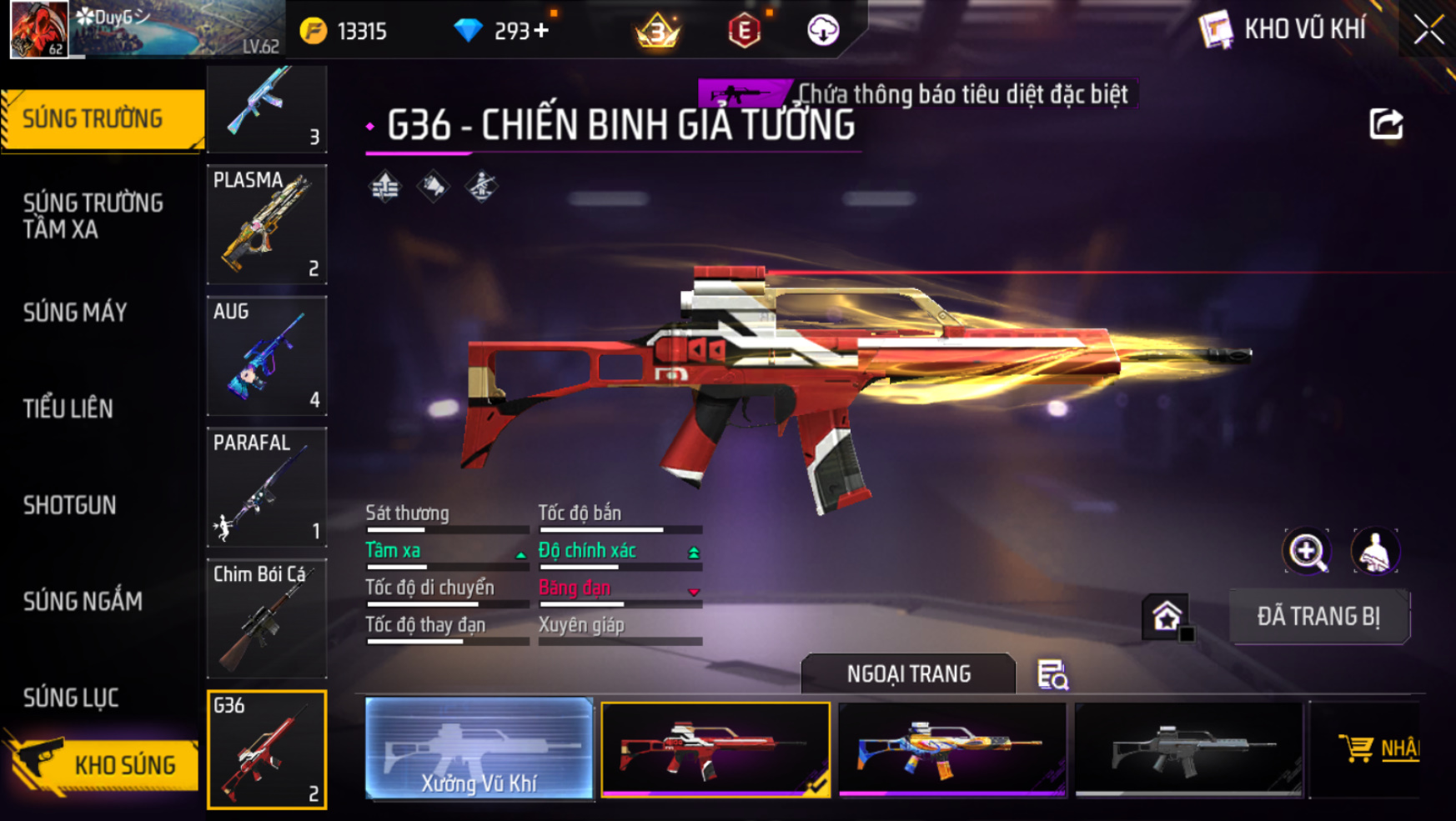The width and height of the screenshot is (1456, 821).
Task: Open the Súng Lục category
Action: tap(71, 698)
